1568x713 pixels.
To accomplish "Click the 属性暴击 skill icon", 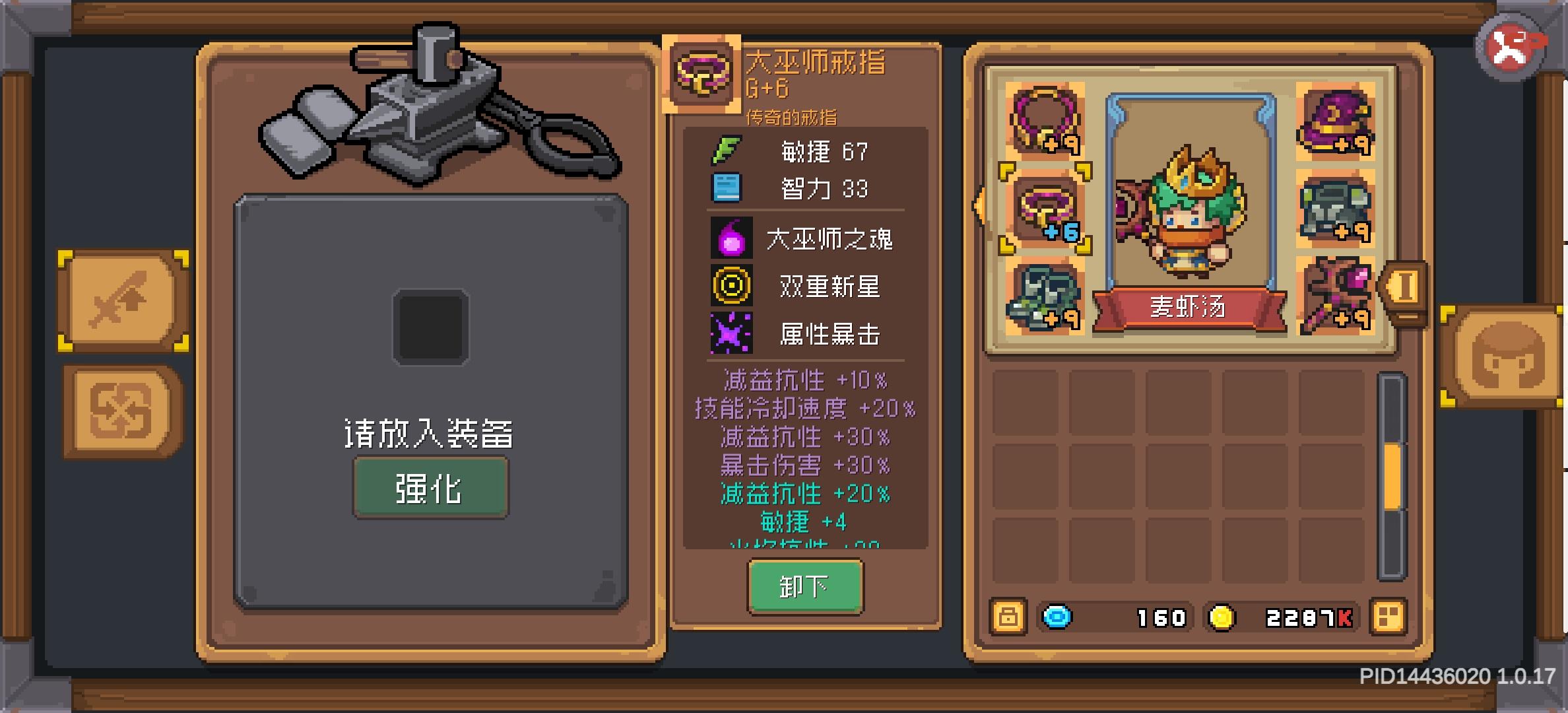I will coord(733,334).
